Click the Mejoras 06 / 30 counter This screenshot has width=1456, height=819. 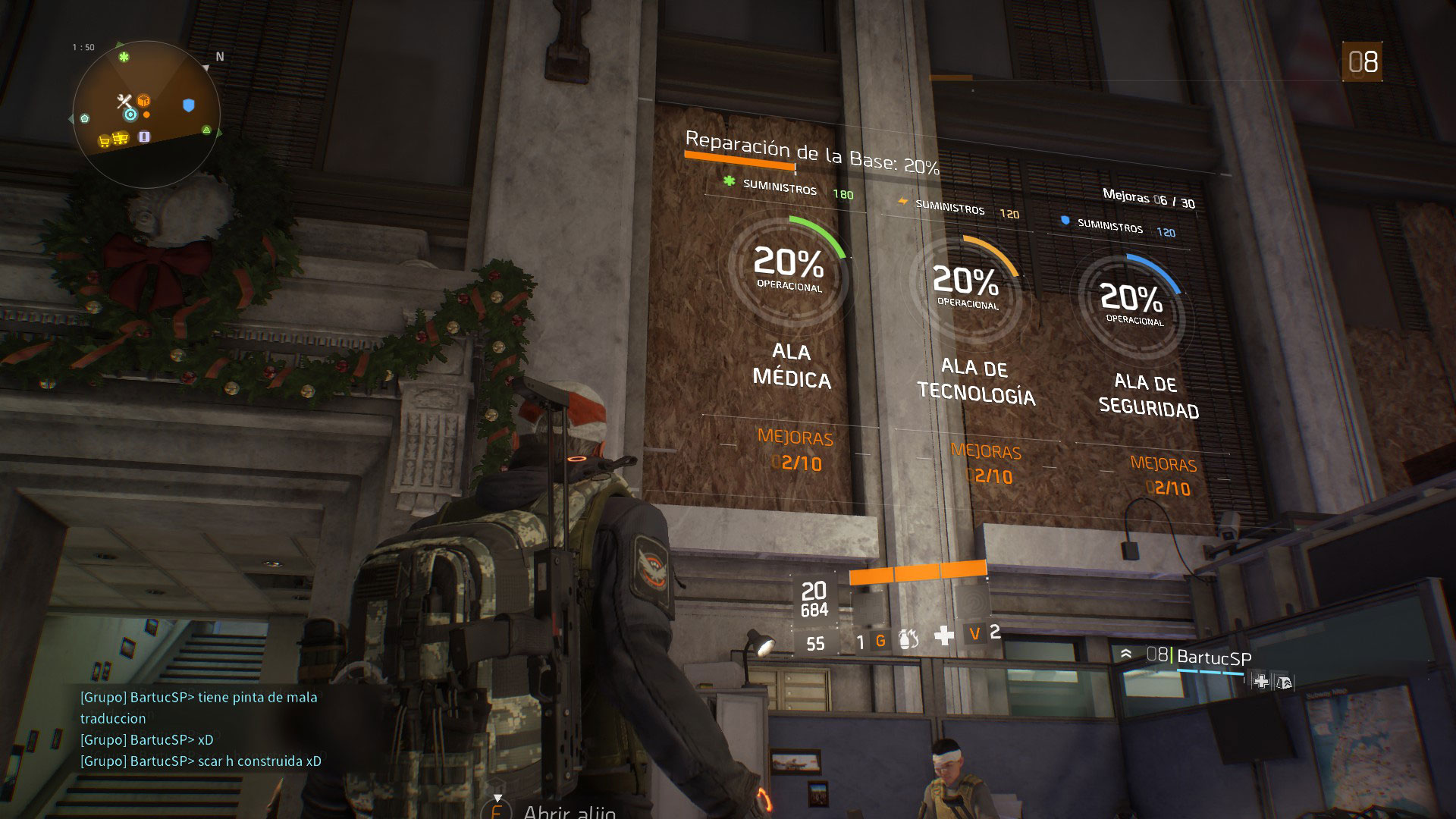pyautogui.click(x=1148, y=199)
